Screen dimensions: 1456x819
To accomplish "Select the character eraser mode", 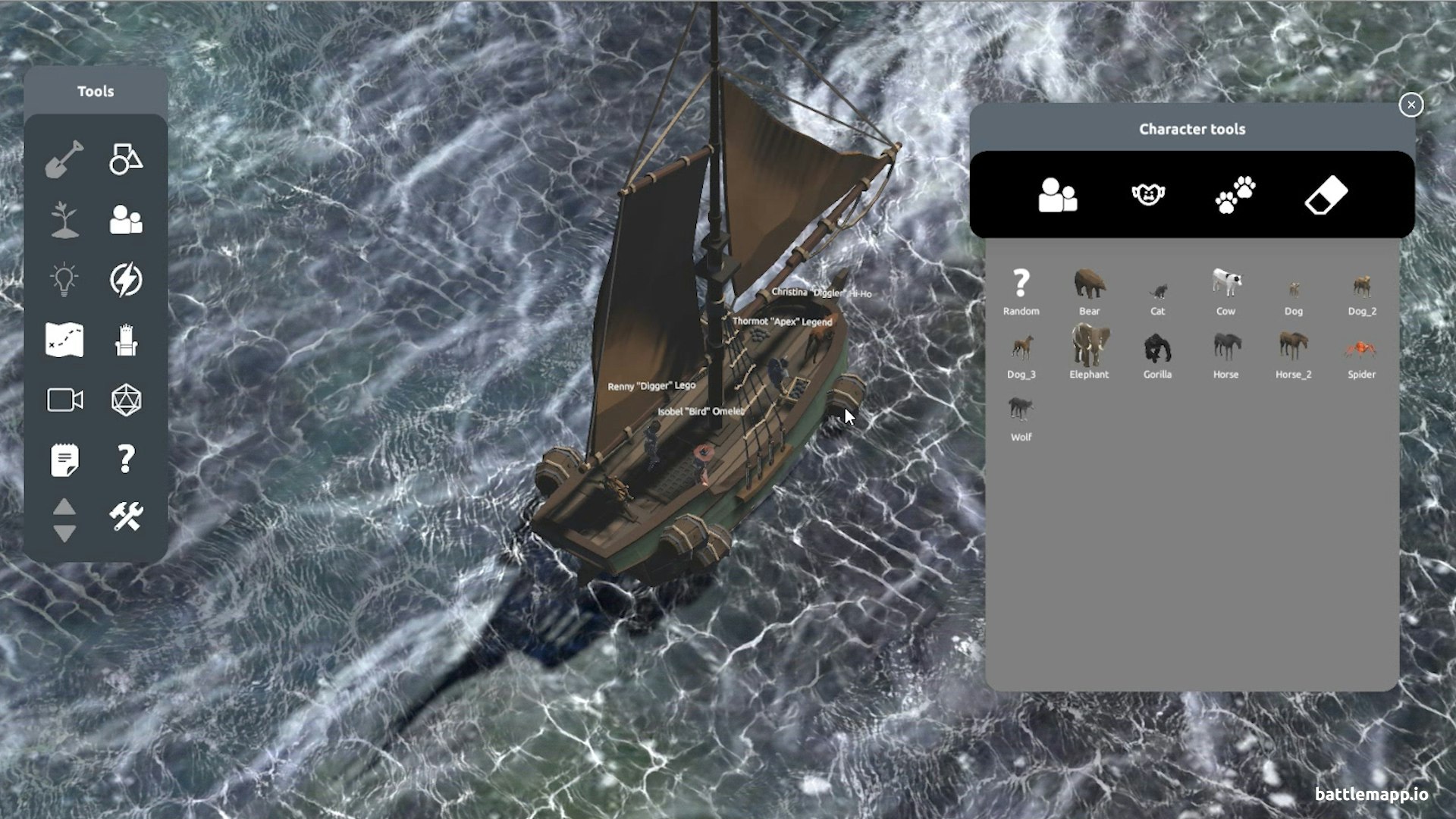I will point(1326,194).
